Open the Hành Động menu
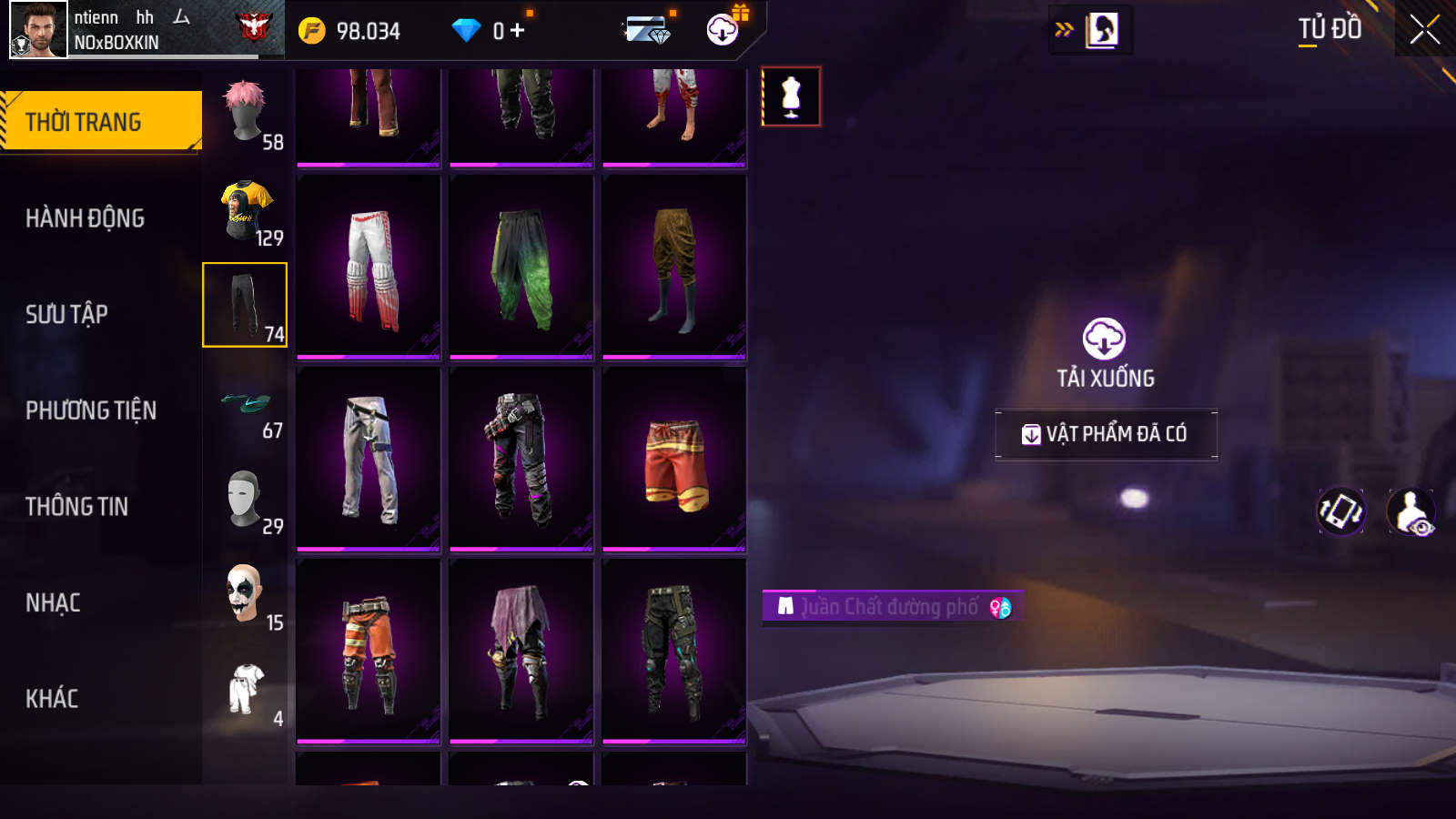1456x819 pixels. tap(85, 218)
